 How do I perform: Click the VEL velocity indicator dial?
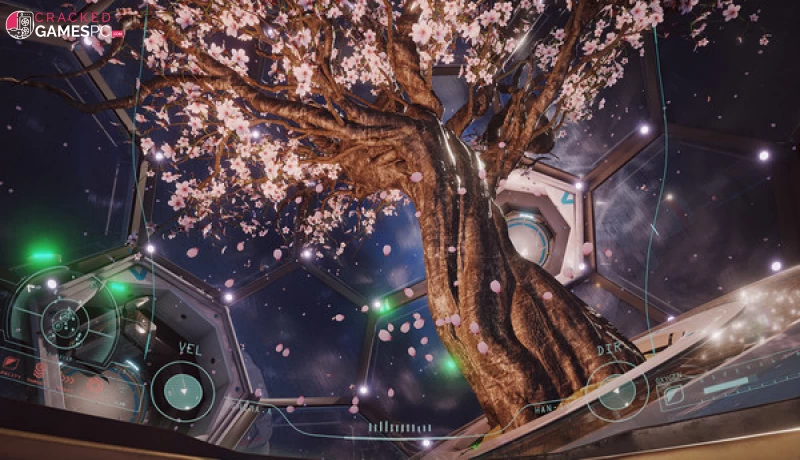pyautogui.click(x=182, y=391)
